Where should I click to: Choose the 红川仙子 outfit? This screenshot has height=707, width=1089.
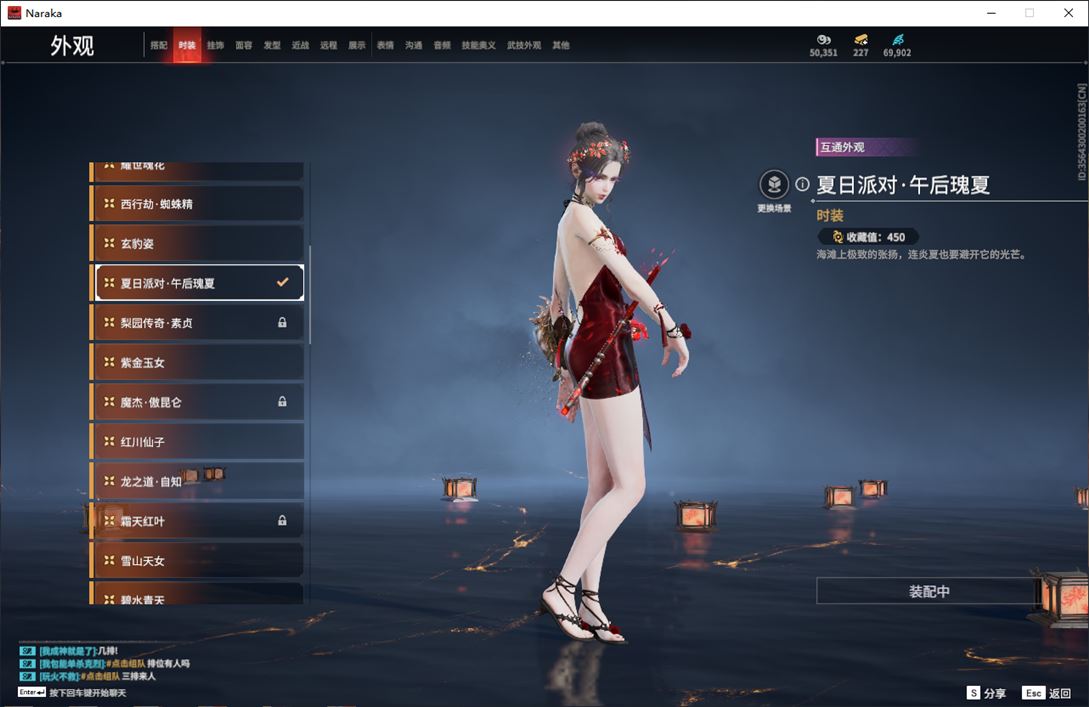198,441
